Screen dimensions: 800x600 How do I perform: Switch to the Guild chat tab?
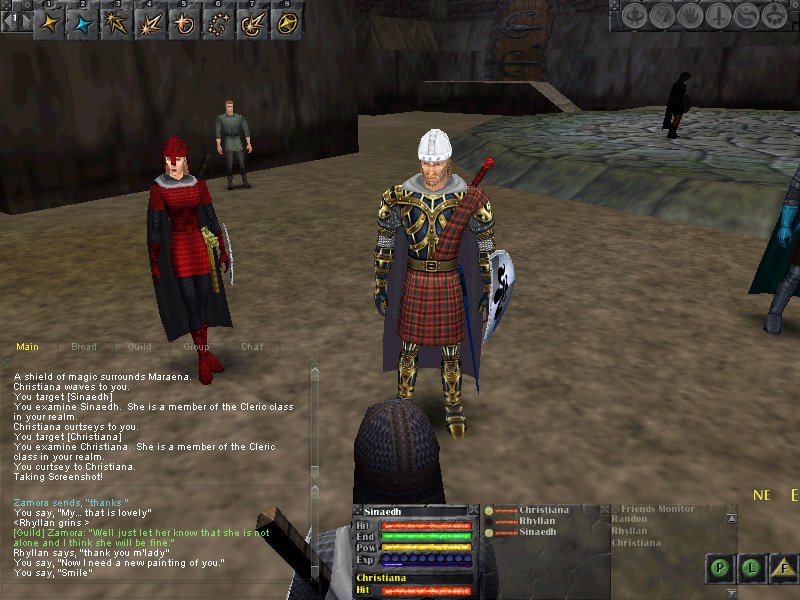[140, 347]
